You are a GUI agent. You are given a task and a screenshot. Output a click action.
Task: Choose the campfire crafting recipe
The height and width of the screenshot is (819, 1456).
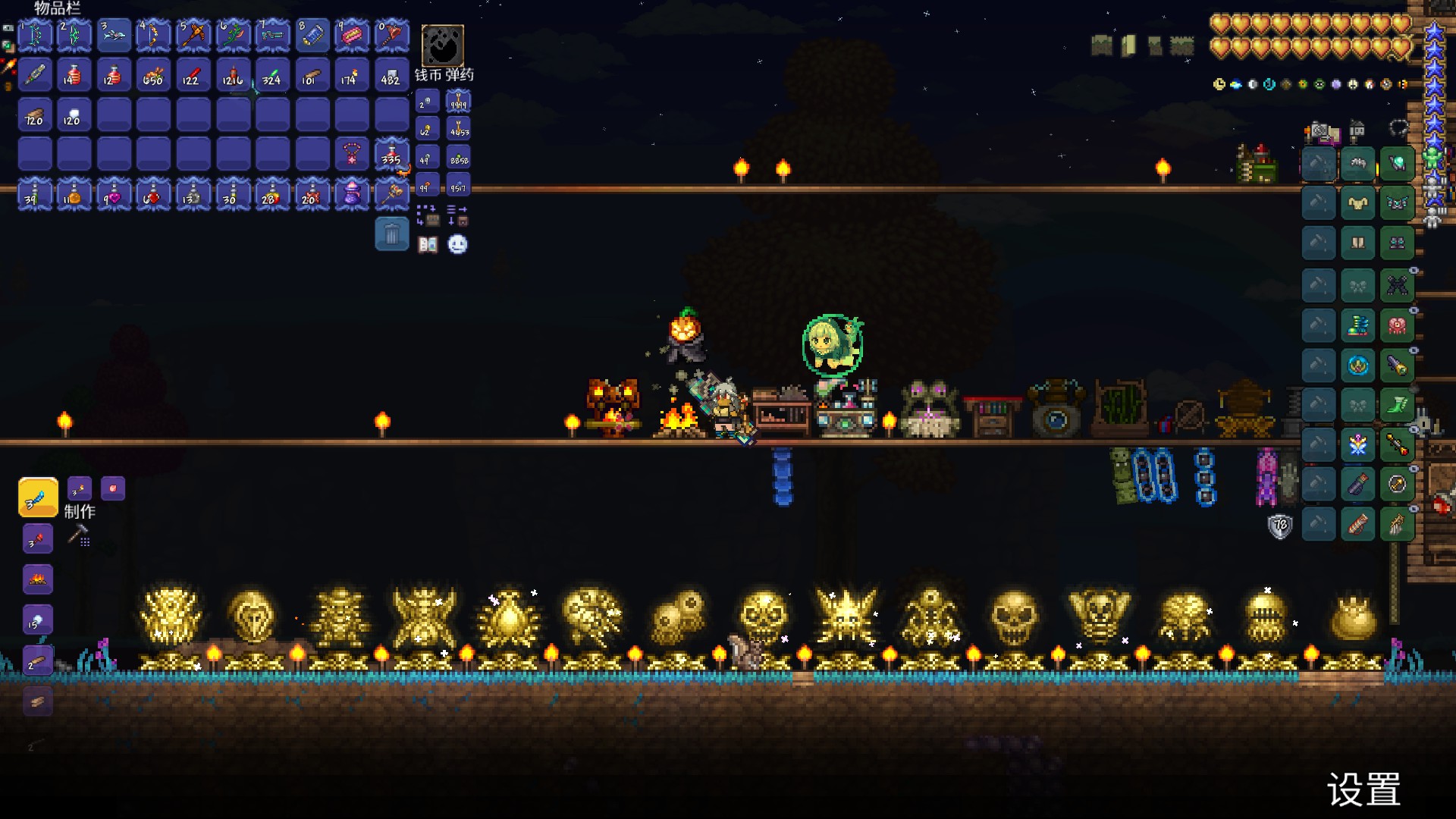38,580
